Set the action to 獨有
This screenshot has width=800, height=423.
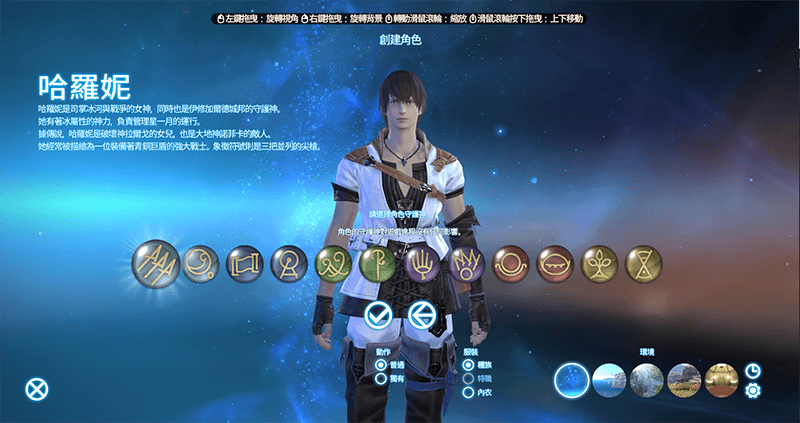[x=381, y=378]
